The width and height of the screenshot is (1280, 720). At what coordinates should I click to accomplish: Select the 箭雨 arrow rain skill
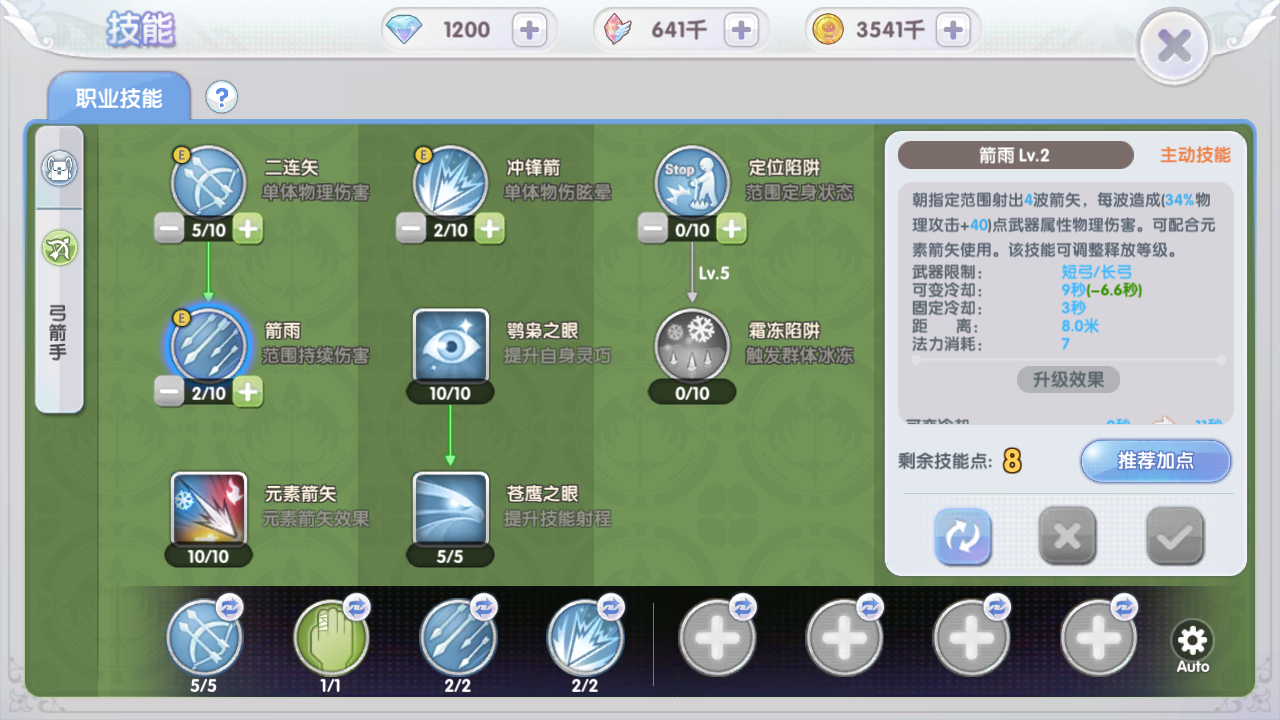pyautogui.click(x=208, y=345)
